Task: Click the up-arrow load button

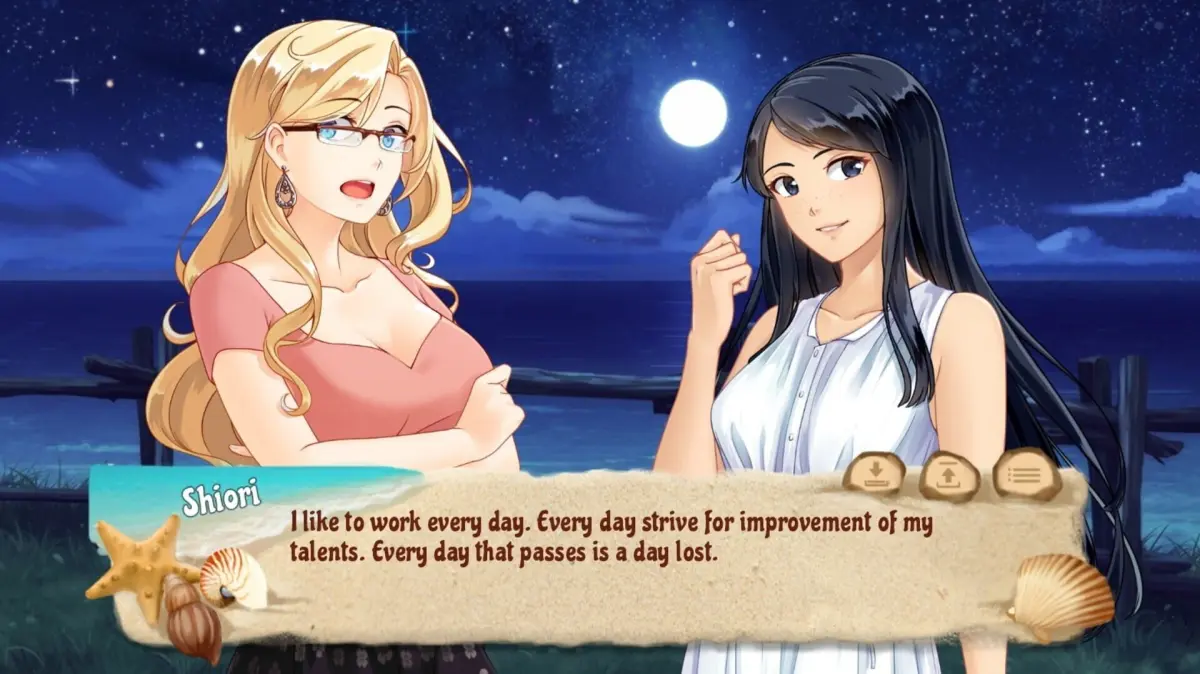Action: (950, 474)
